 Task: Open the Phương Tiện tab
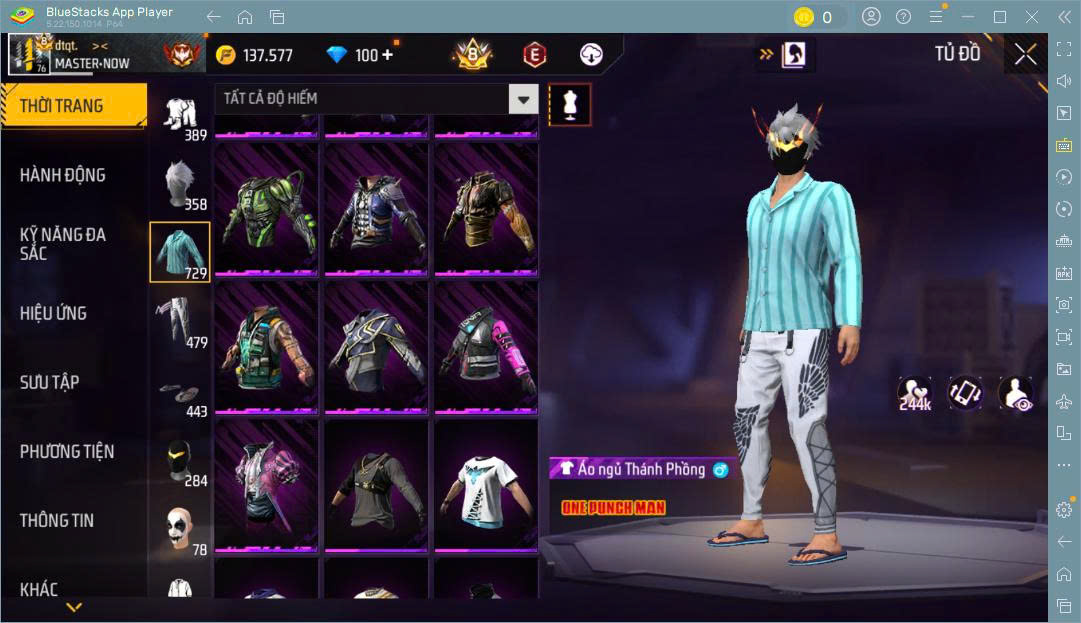tap(67, 451)
